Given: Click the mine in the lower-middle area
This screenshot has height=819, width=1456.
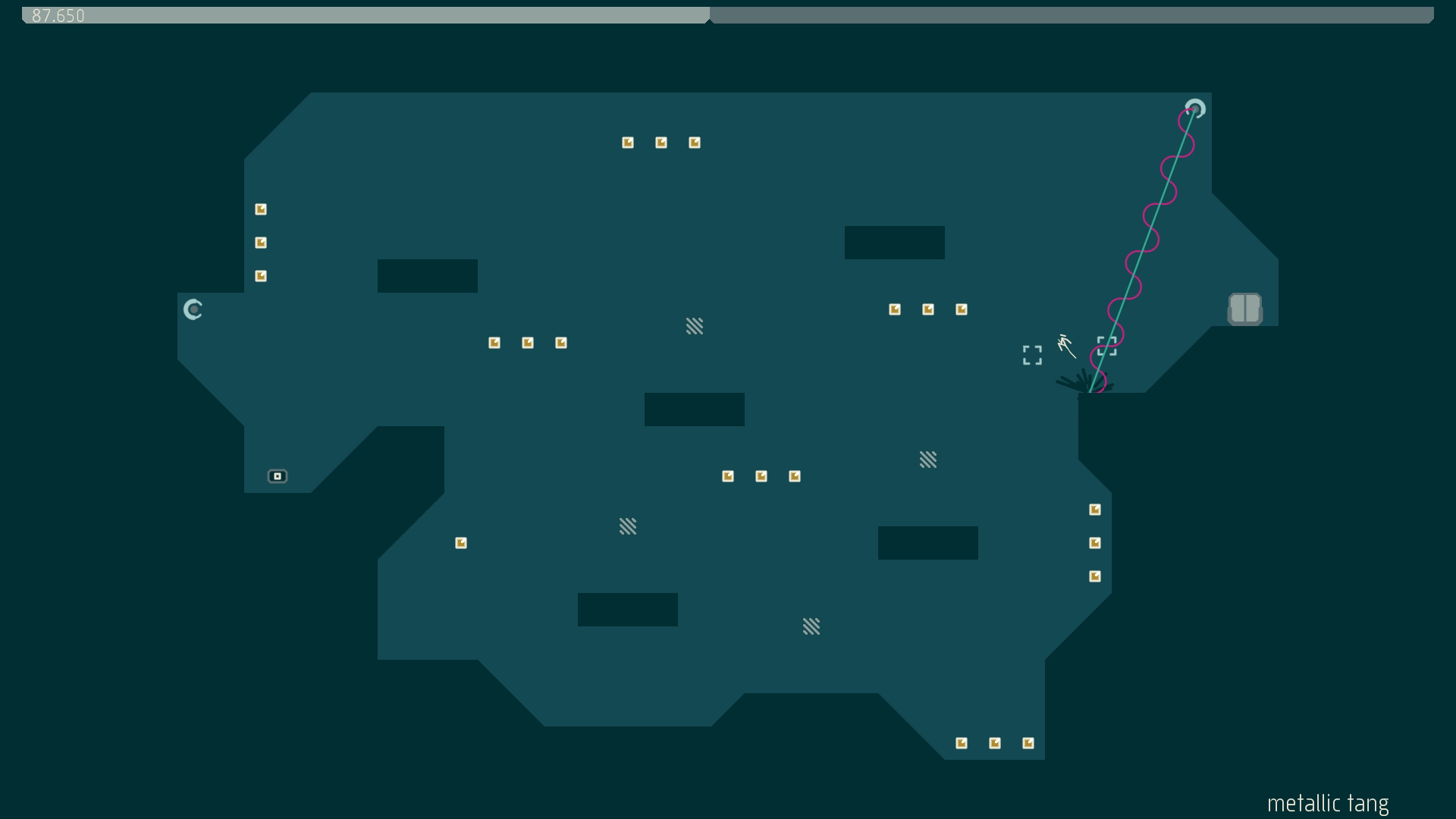Looking at the screenshot, I should click(x=629, y=526).
